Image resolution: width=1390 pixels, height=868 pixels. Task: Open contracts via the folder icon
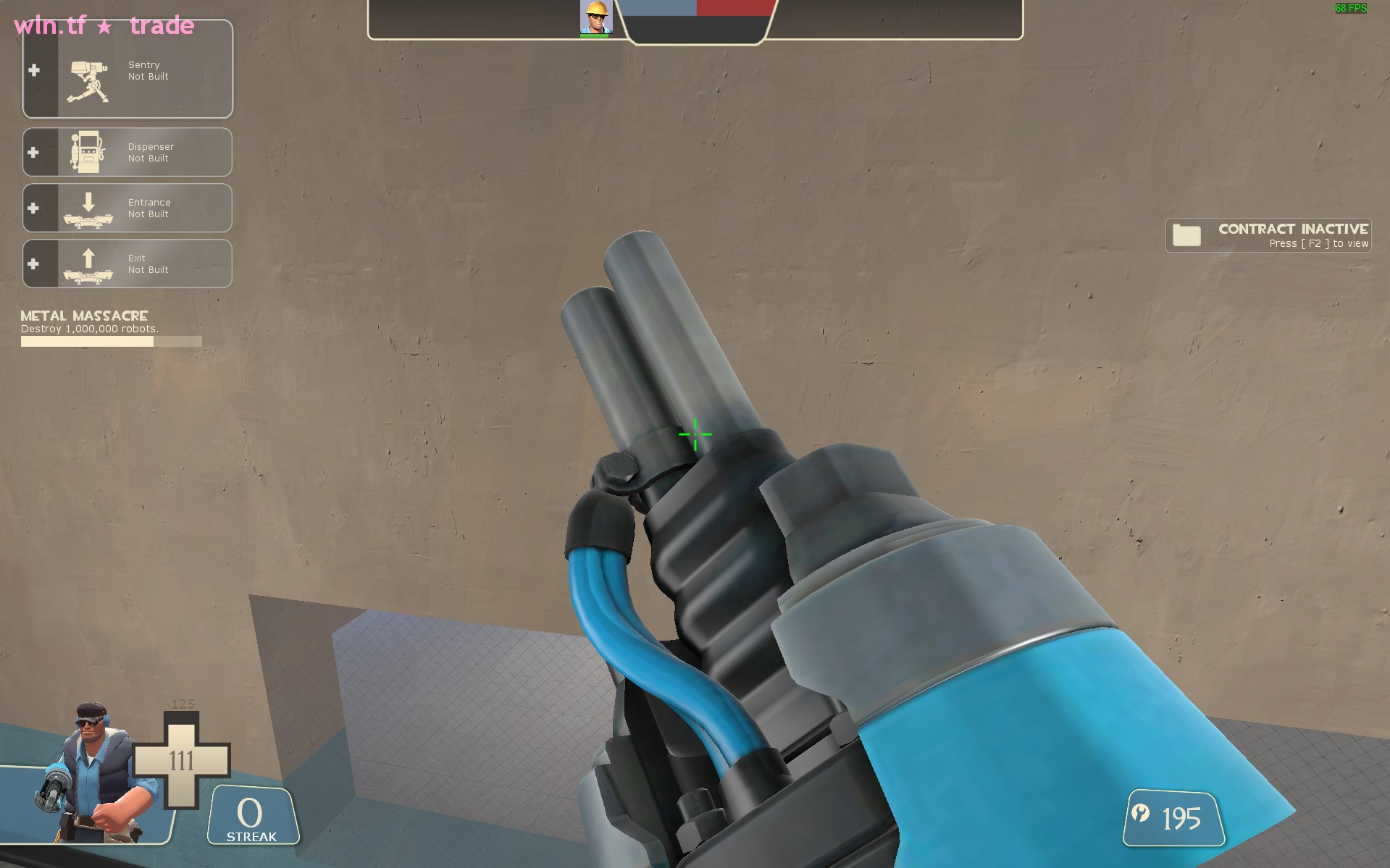[x=1187, y=235]
